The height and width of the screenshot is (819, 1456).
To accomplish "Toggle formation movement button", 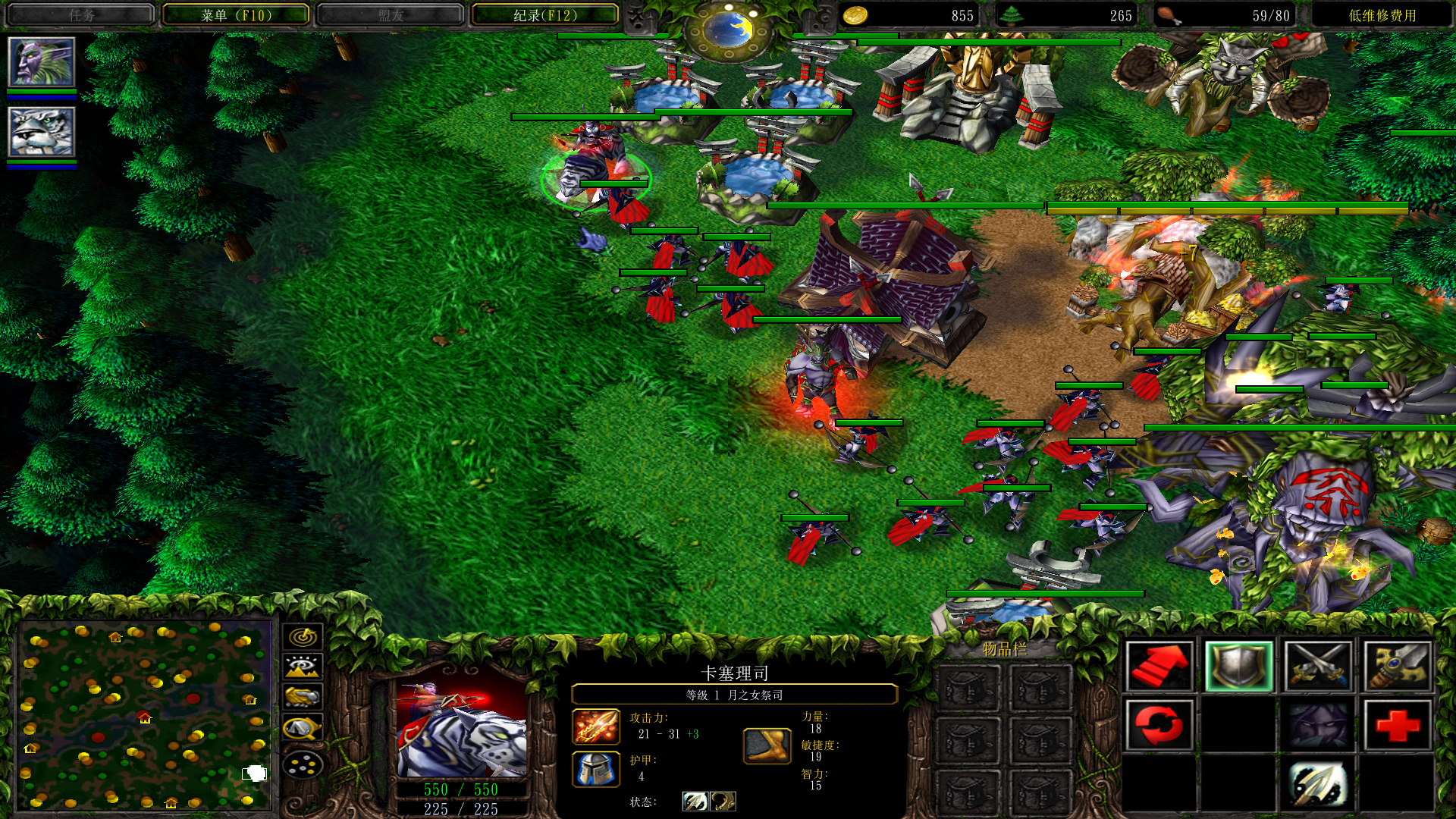I will pyautogui.click(x=303, y=765).
